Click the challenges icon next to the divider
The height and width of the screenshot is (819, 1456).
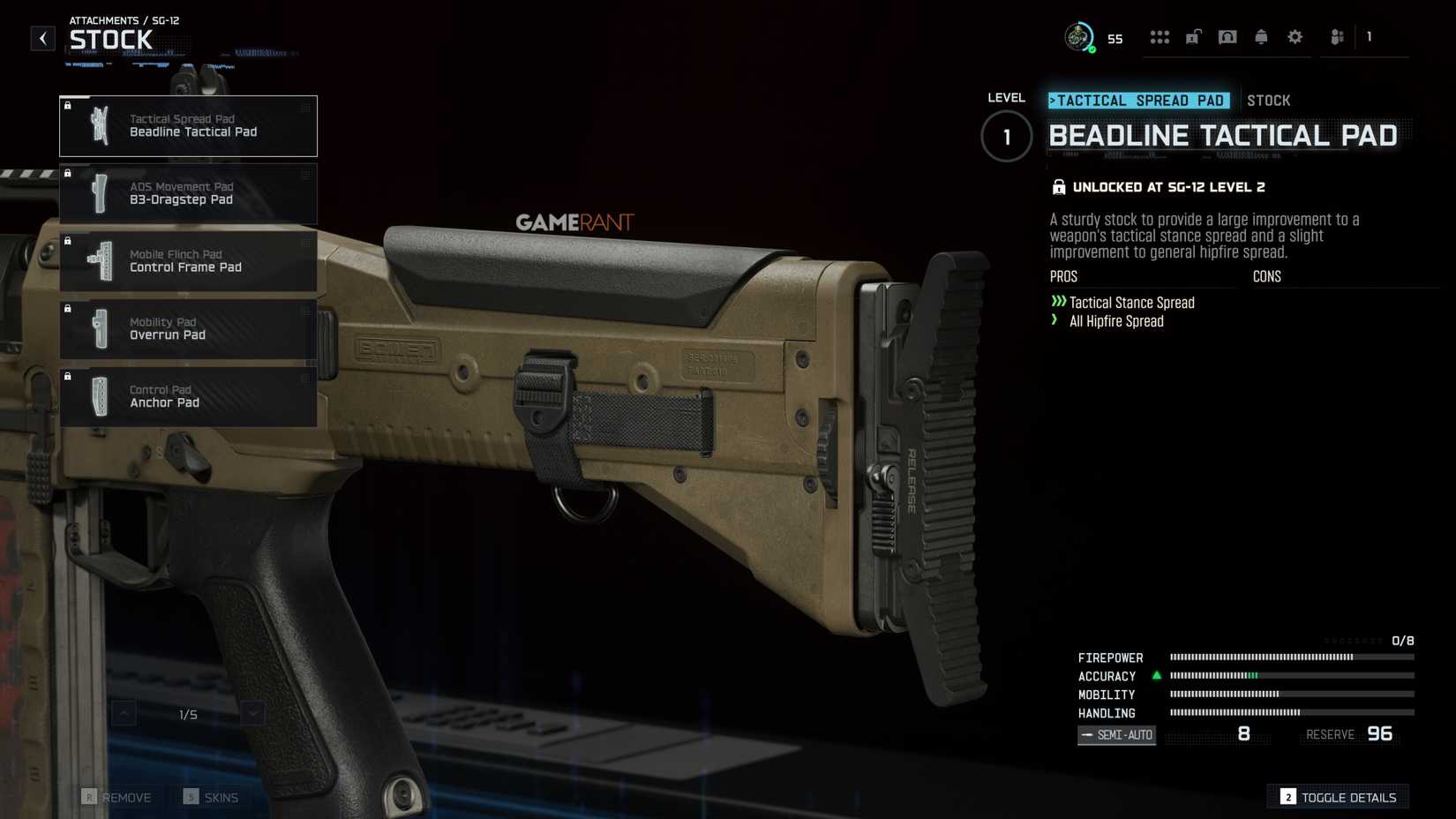click(x=1336, y=37)
